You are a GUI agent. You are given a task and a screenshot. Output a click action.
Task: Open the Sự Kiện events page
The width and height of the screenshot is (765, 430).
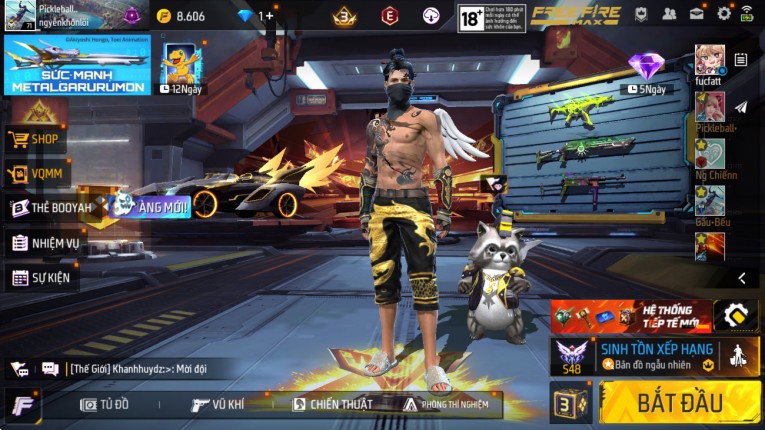[x=41, y=278]
